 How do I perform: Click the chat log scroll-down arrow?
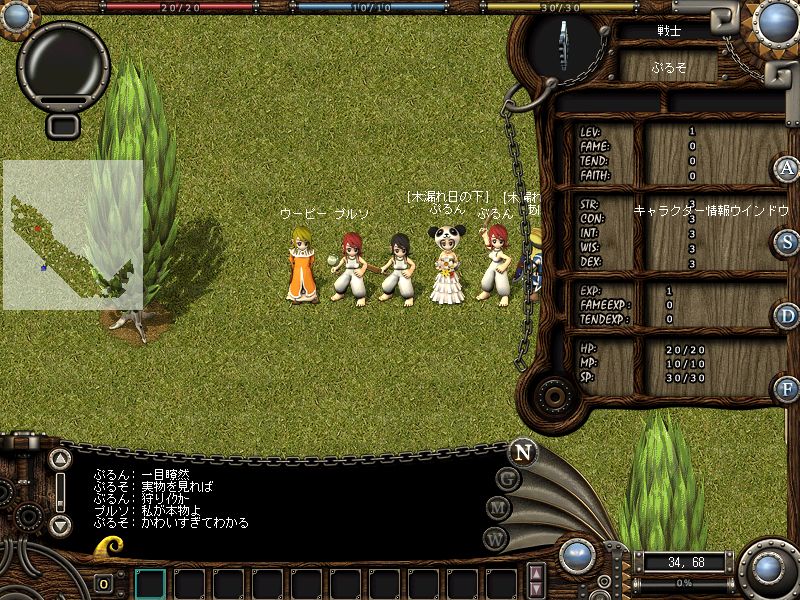tap(61, 525)
